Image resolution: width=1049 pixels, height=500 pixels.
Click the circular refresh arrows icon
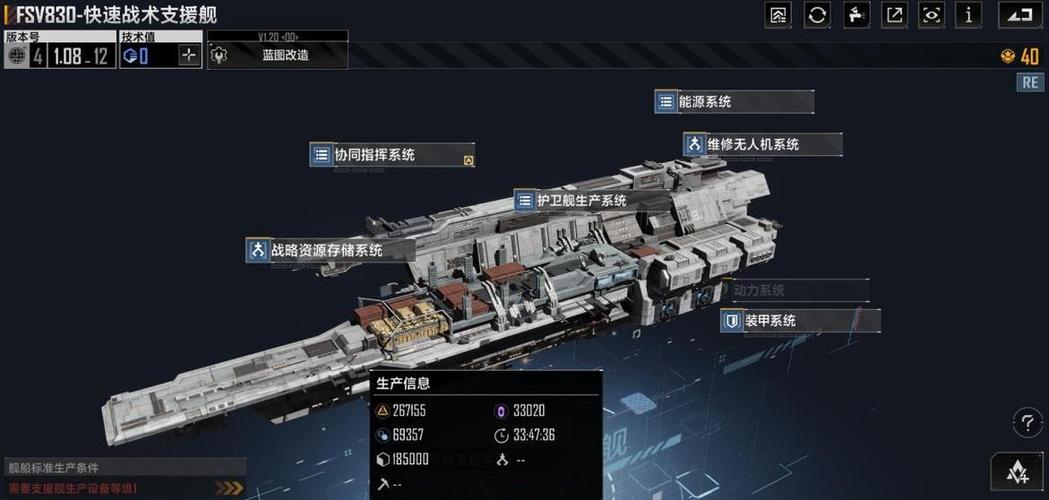(x=817, y=14)
